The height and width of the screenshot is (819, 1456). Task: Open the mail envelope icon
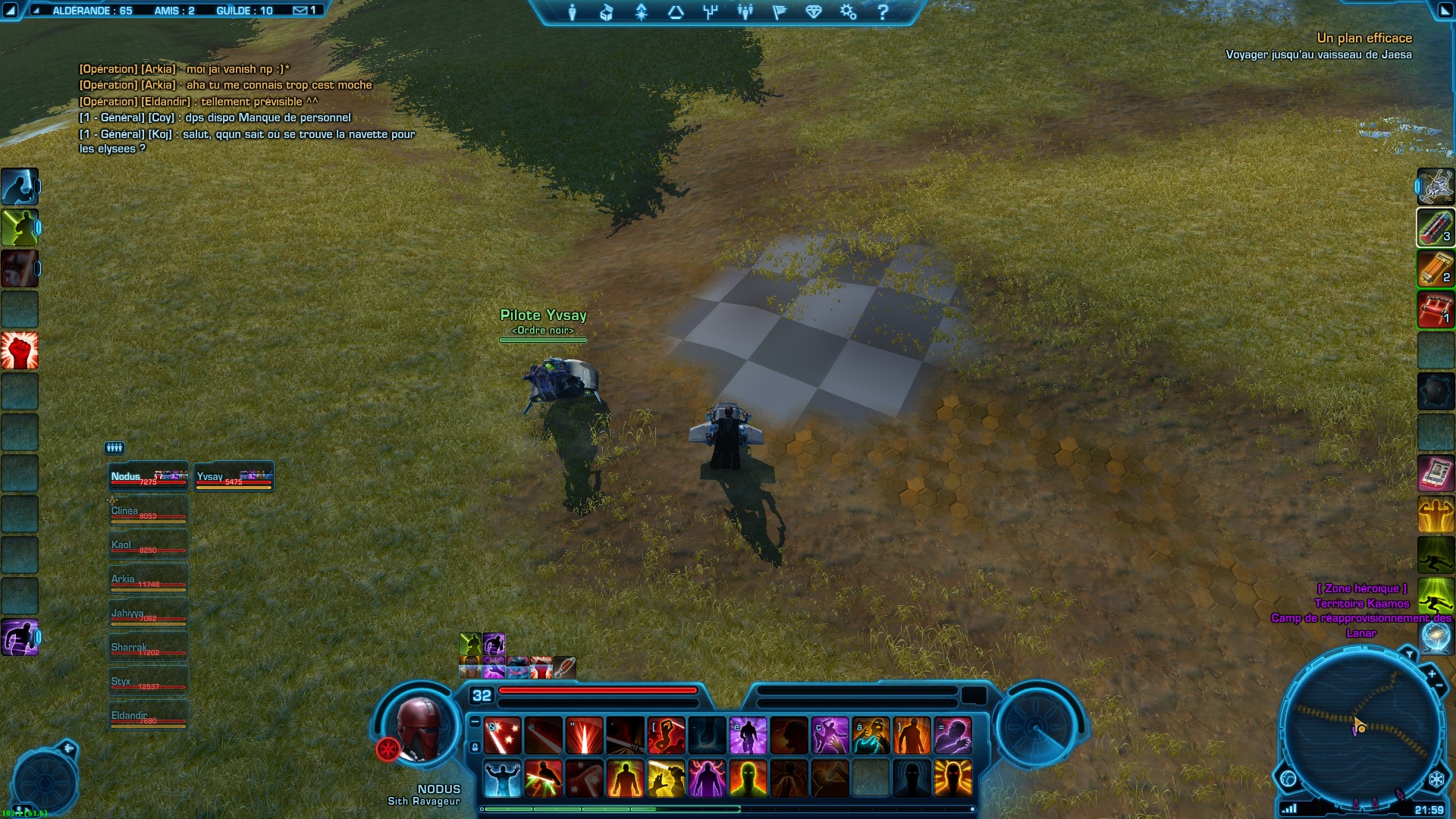pos(300,11)
